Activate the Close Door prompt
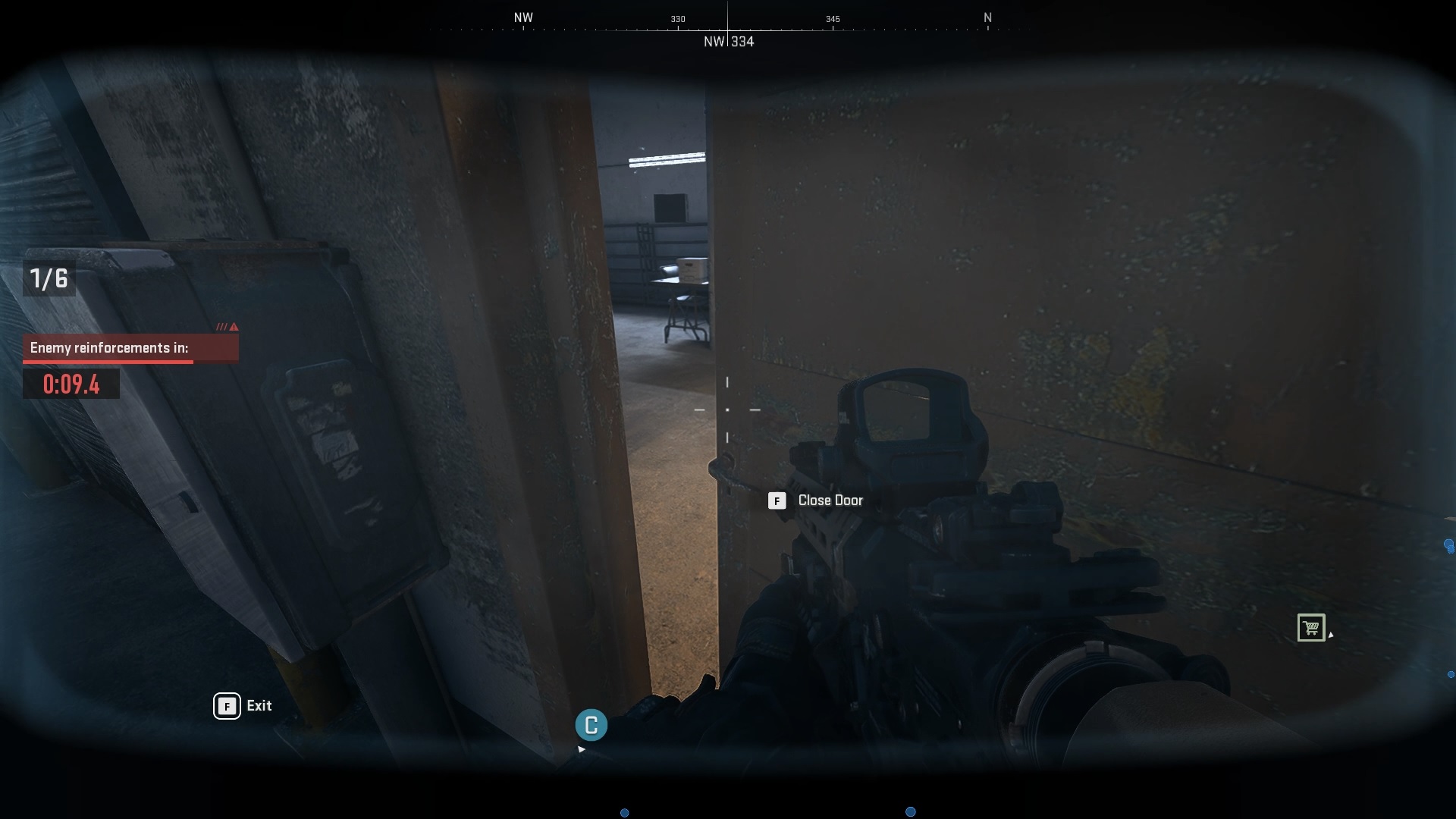The width and height of the screenshot is (1456, 819). tap(830, 500)
